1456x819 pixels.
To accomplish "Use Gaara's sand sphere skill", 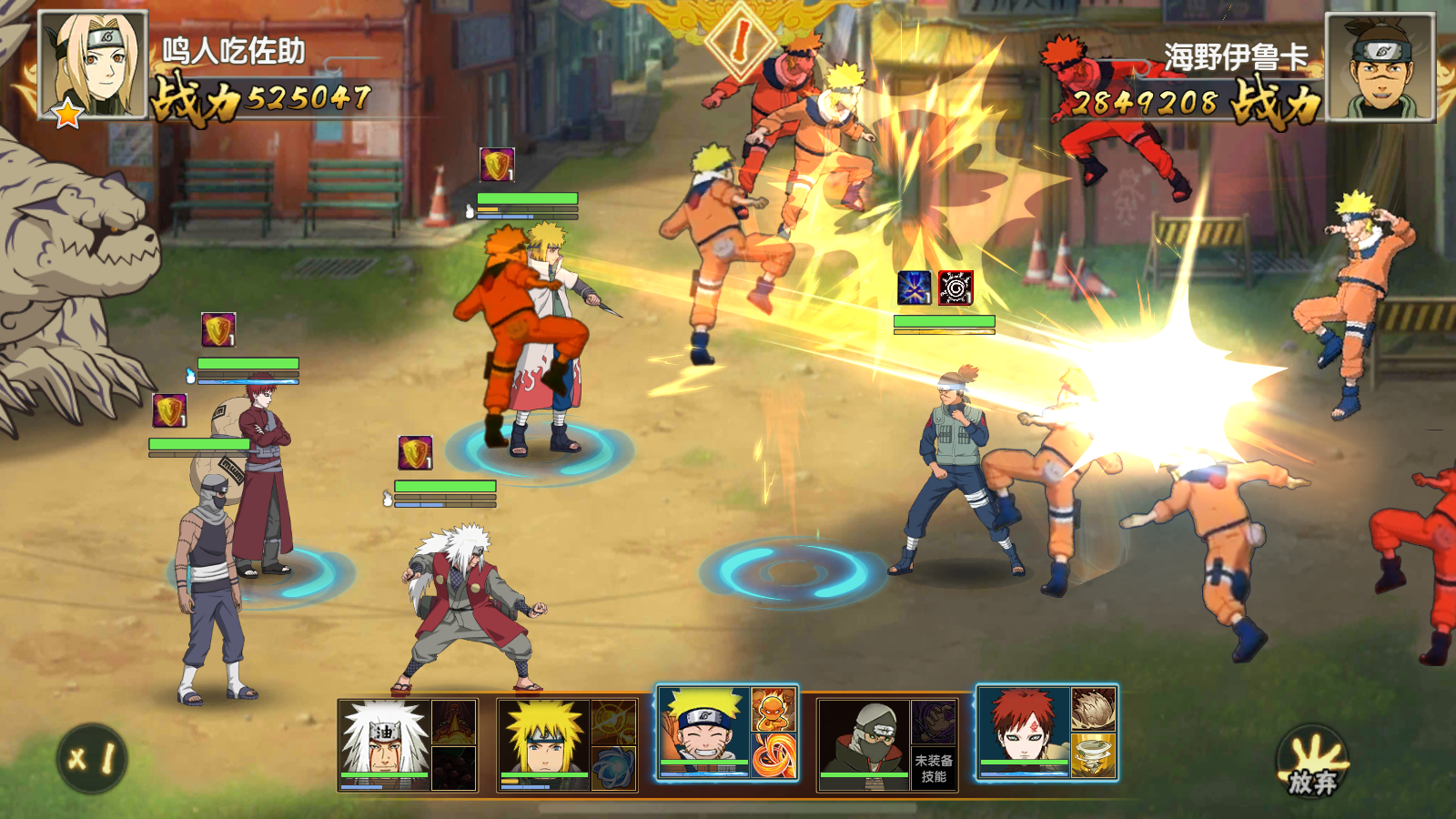I will pyautogui.click(x=1093, y=710).
